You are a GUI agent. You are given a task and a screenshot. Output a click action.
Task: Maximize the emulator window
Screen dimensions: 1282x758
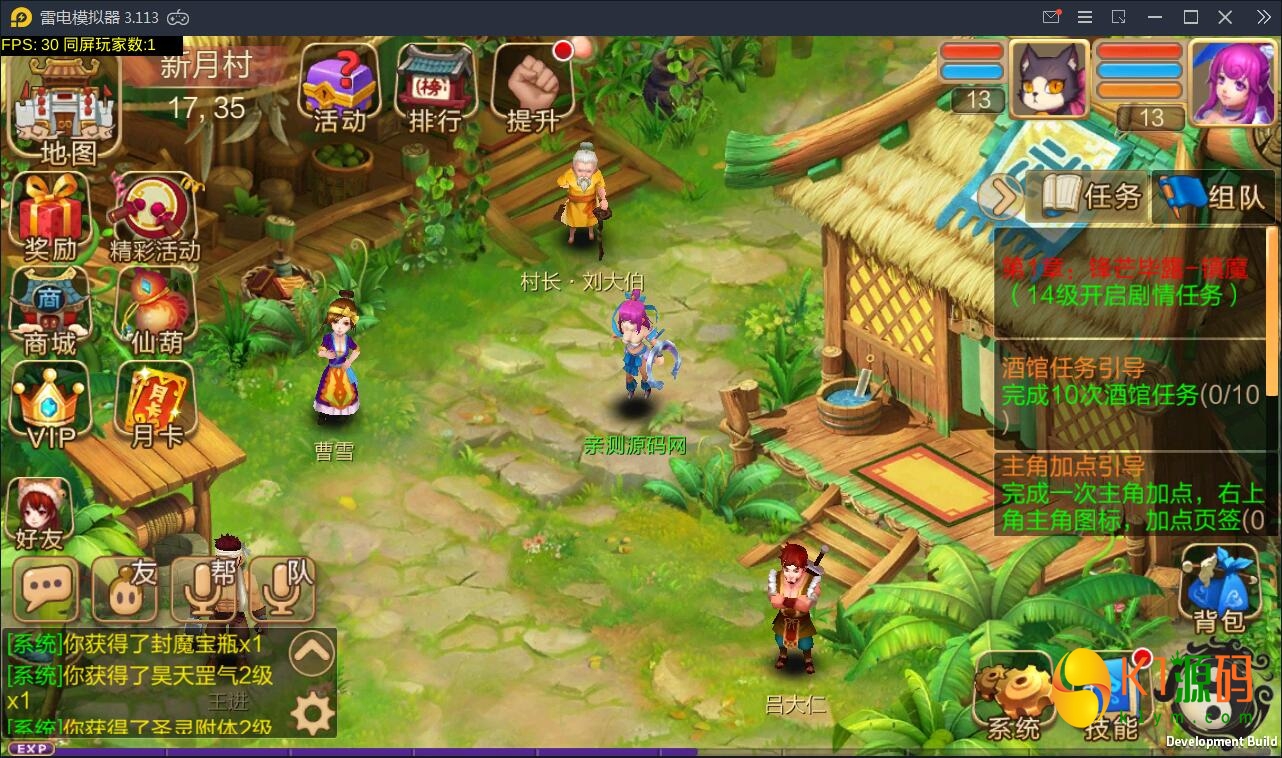pyautogui.click(x=1190, y=17)
